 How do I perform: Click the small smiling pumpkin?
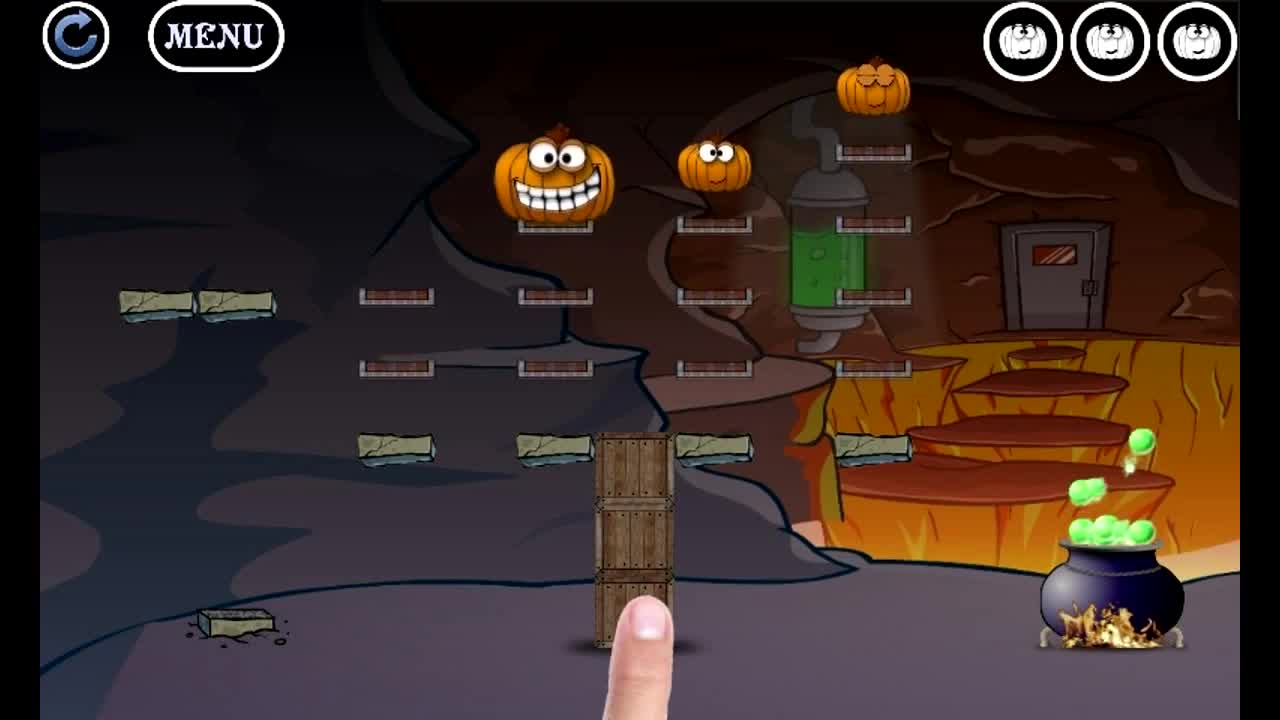(x=713, y=165)
